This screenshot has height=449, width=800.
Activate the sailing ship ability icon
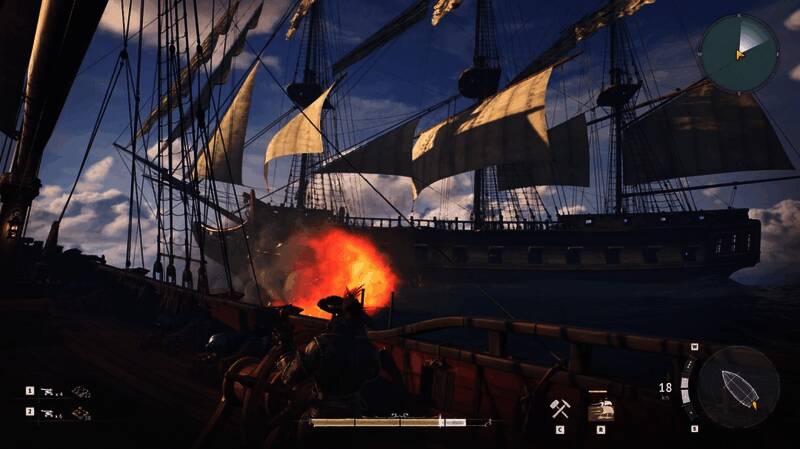pyautogui.click(x=600, y=408)
